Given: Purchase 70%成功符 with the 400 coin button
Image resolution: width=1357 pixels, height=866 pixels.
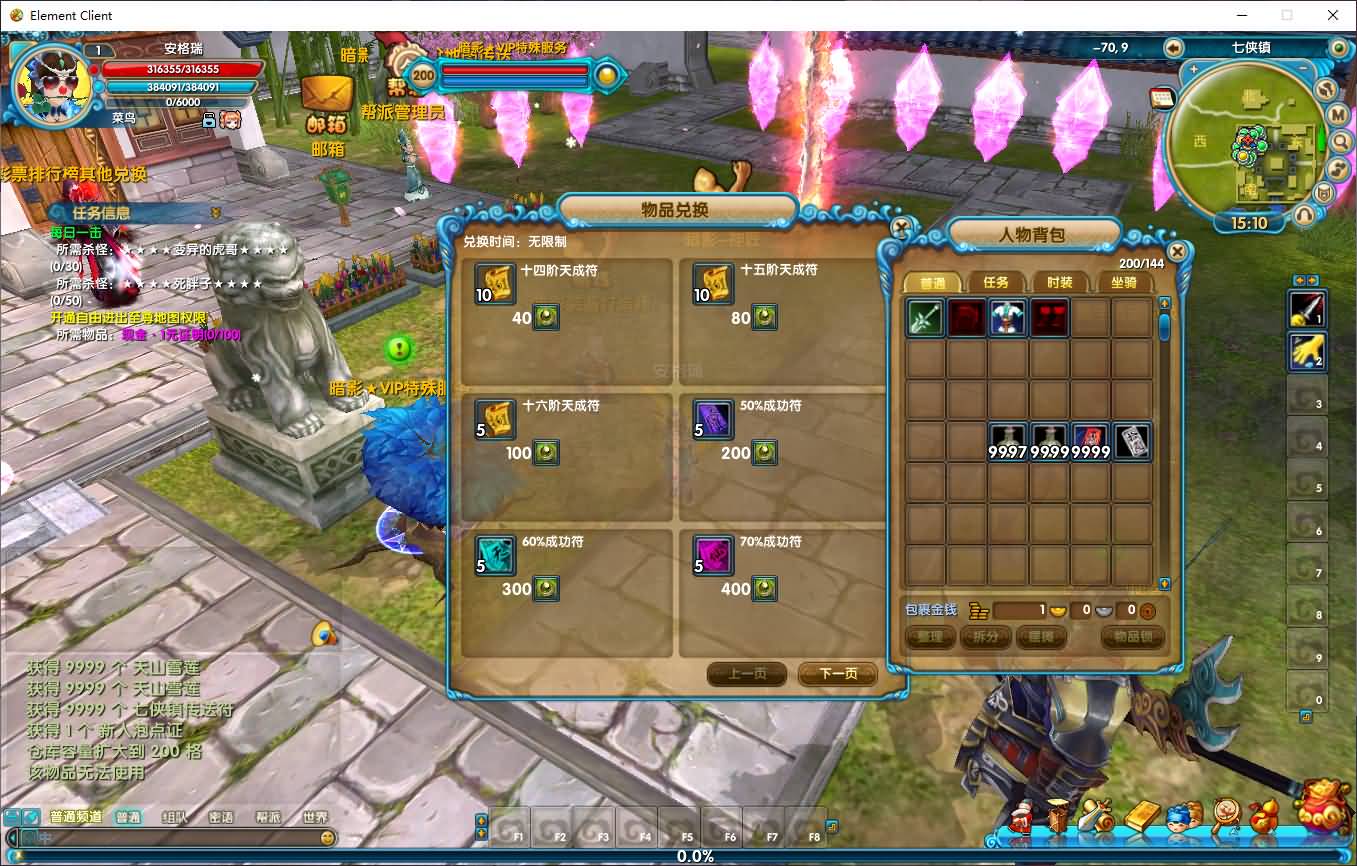Looking at the screenshot, I should 765,589.
